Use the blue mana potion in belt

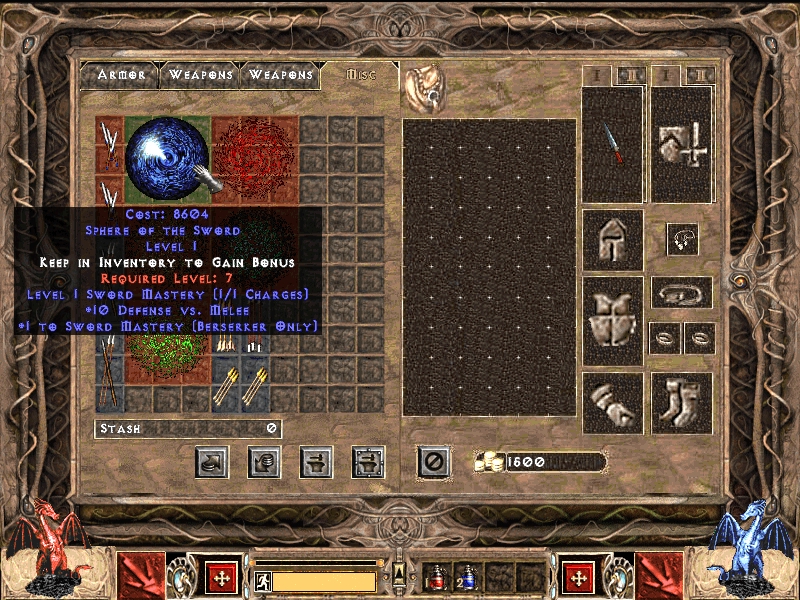point(468,577)
